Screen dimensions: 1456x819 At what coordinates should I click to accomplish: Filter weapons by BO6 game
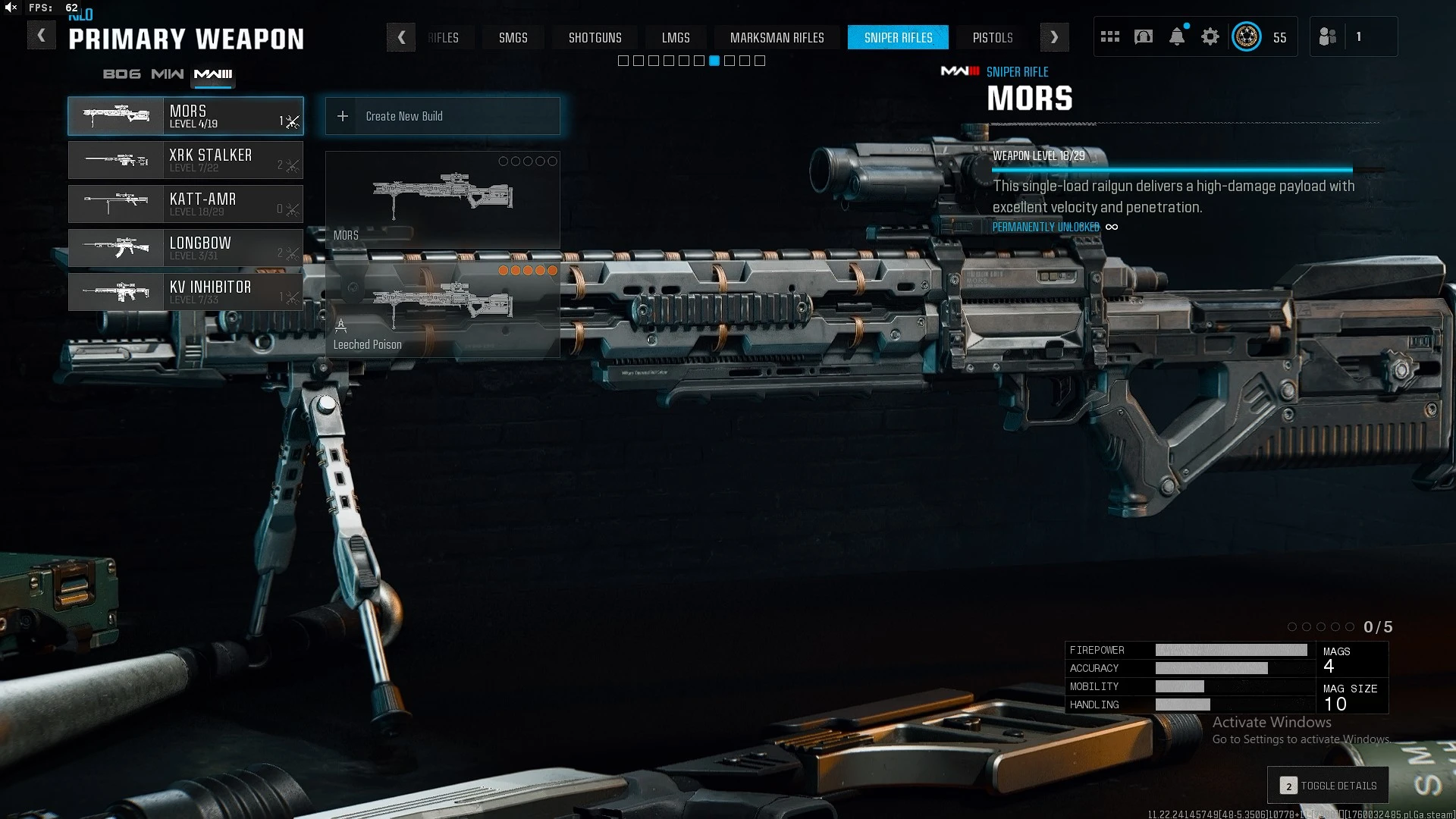pos(121,74)
